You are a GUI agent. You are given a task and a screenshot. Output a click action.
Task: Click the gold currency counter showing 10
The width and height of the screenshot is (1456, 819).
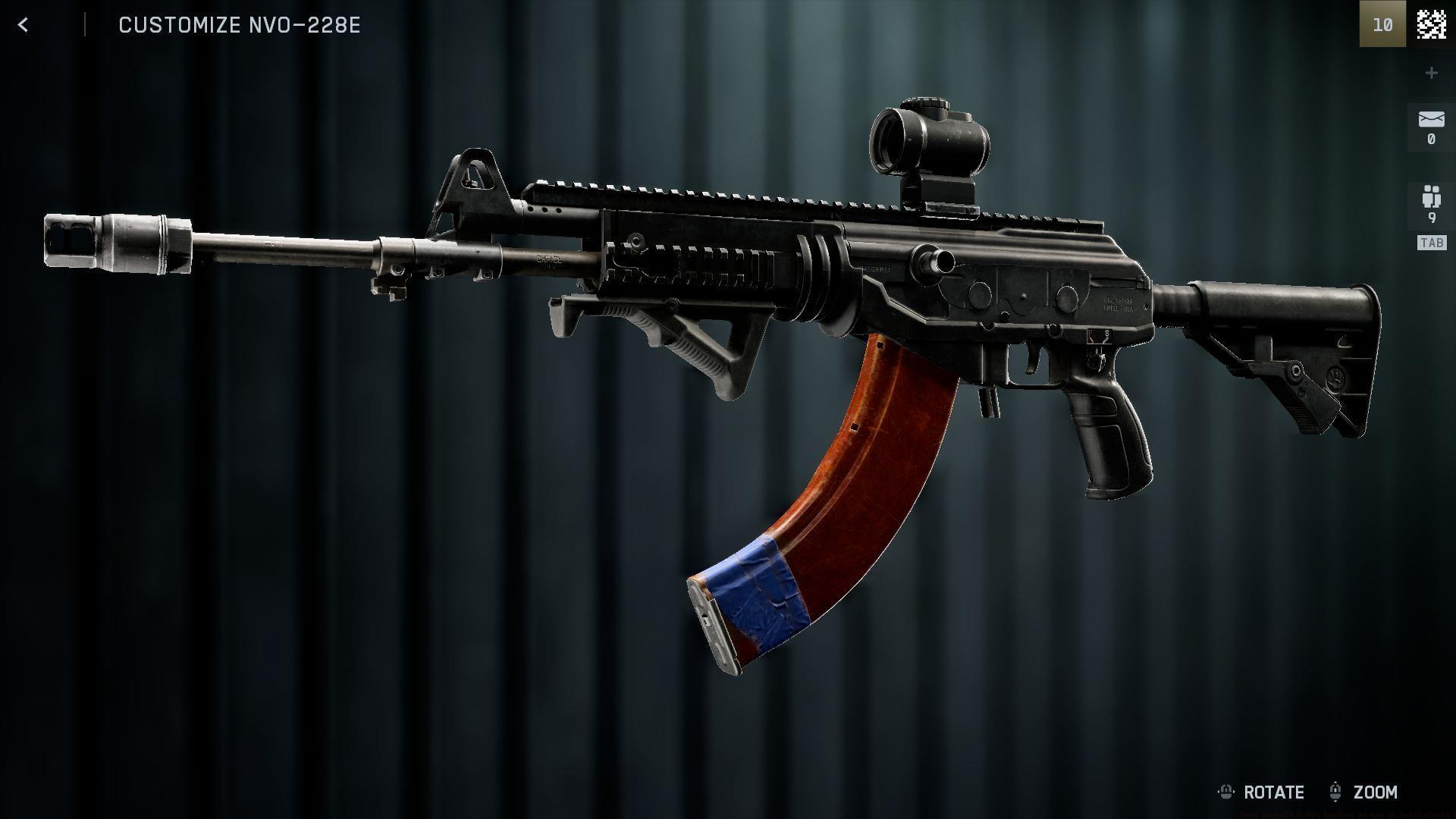coord(1384,25)
